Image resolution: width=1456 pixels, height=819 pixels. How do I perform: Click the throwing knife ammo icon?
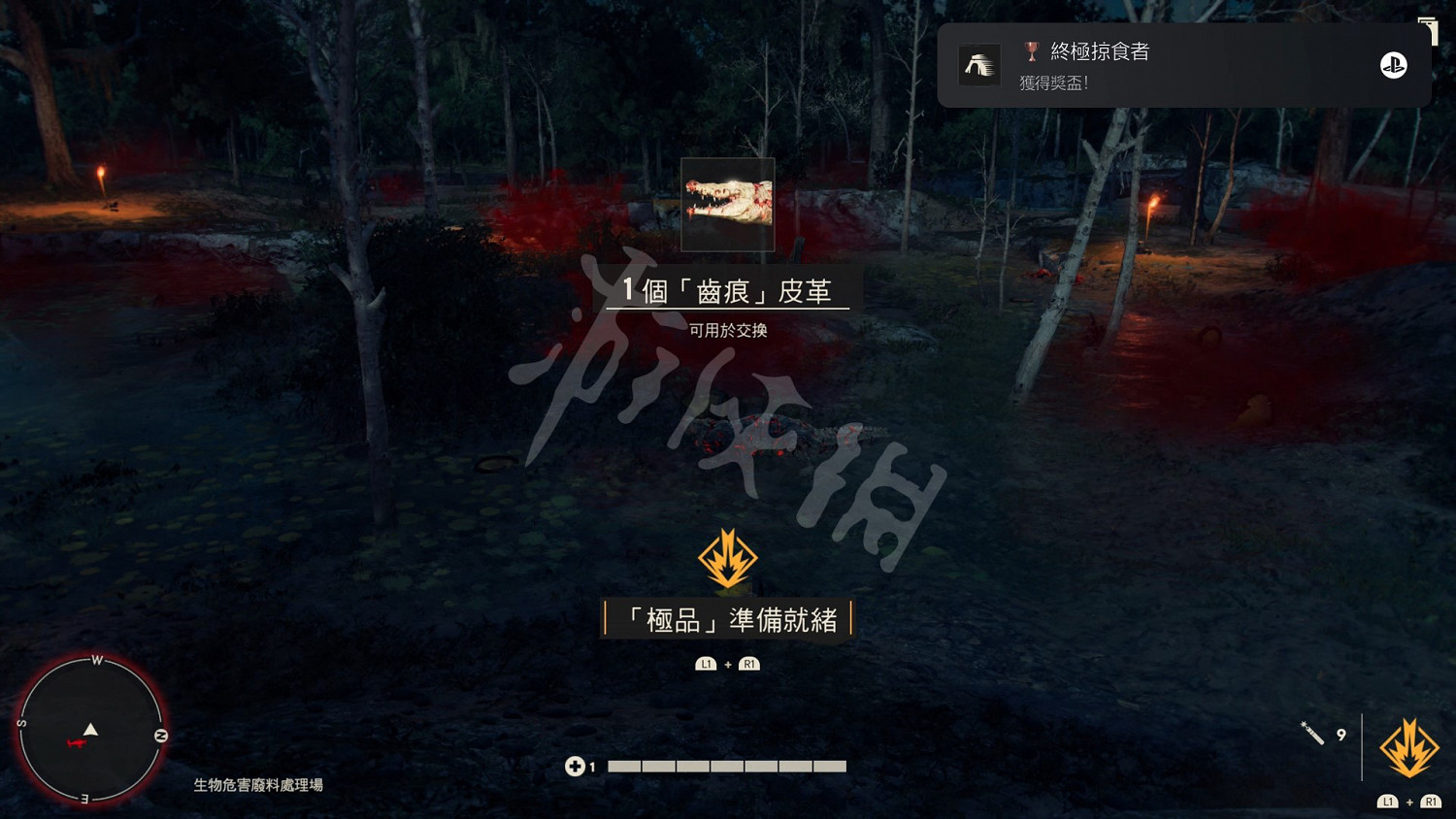(1313, 734)
